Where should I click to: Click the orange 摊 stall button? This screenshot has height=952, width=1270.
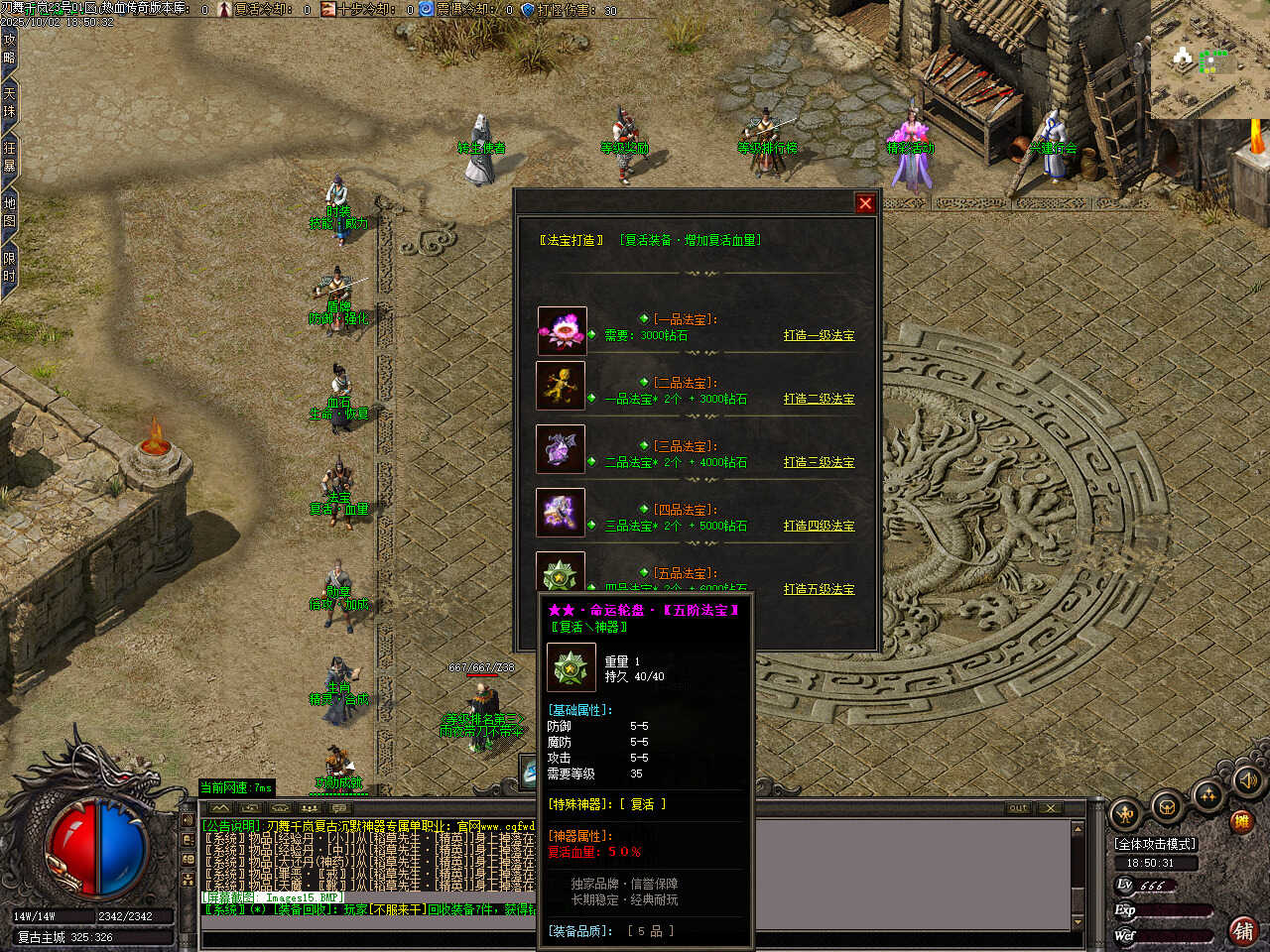[1241, 821]
